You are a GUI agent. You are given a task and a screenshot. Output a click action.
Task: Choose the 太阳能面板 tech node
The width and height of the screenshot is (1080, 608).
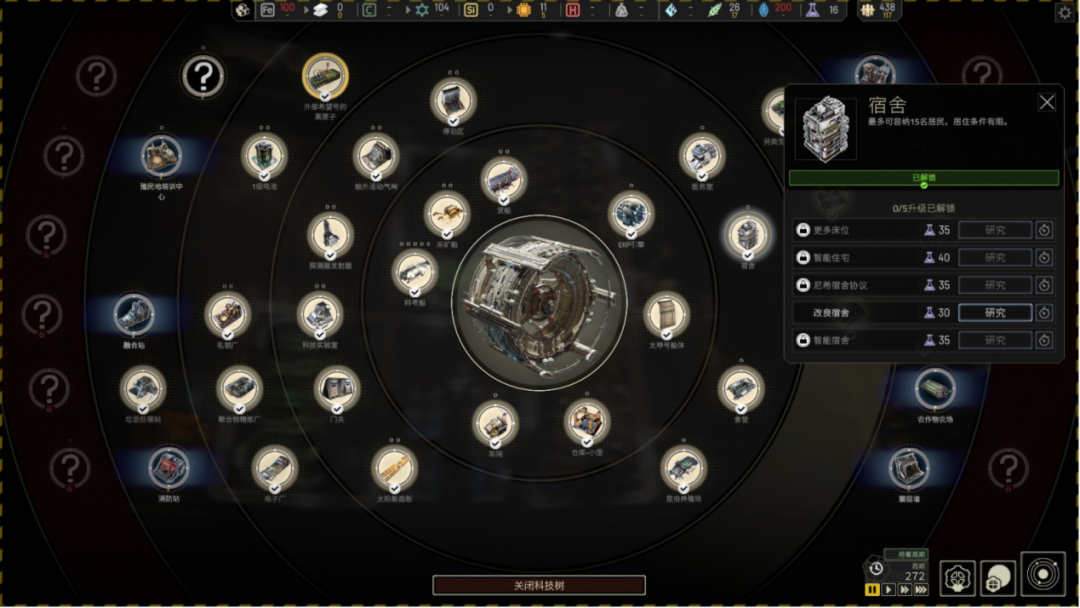click(x=394, y=468)
